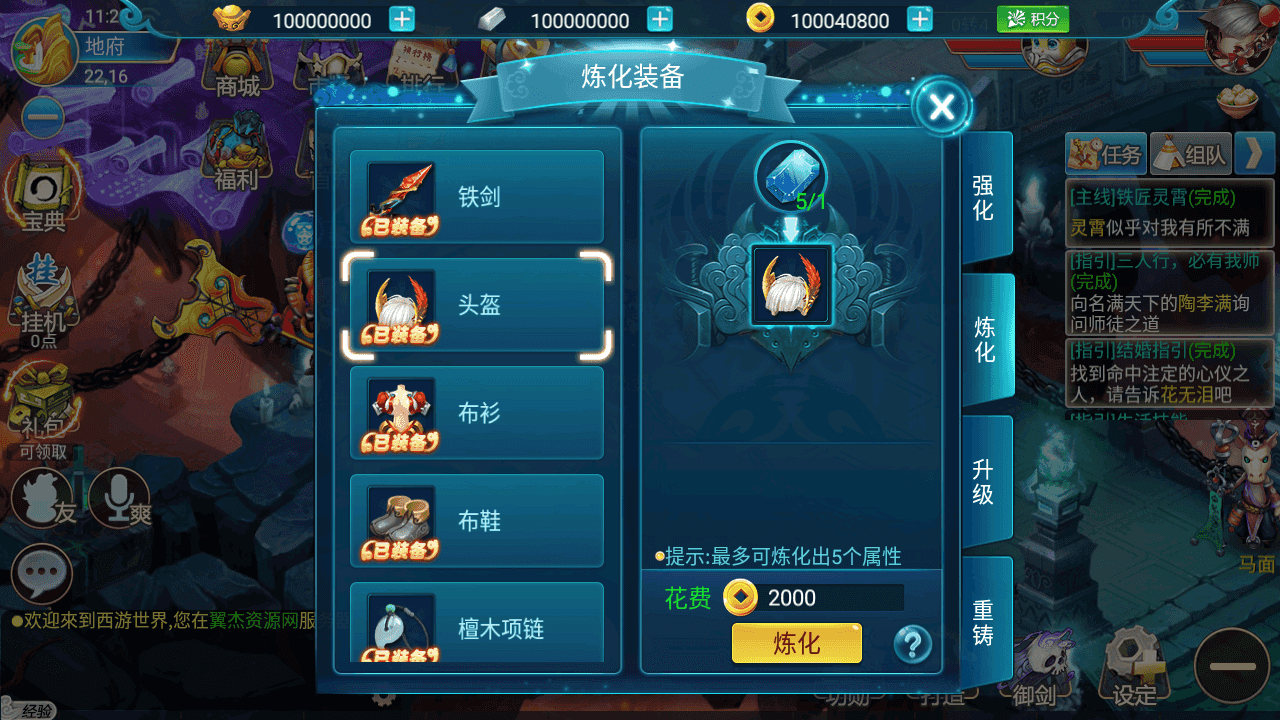1280x720 pixels.
Task: Close the 炼化装备 panel
Action: [x=941, y=107]
